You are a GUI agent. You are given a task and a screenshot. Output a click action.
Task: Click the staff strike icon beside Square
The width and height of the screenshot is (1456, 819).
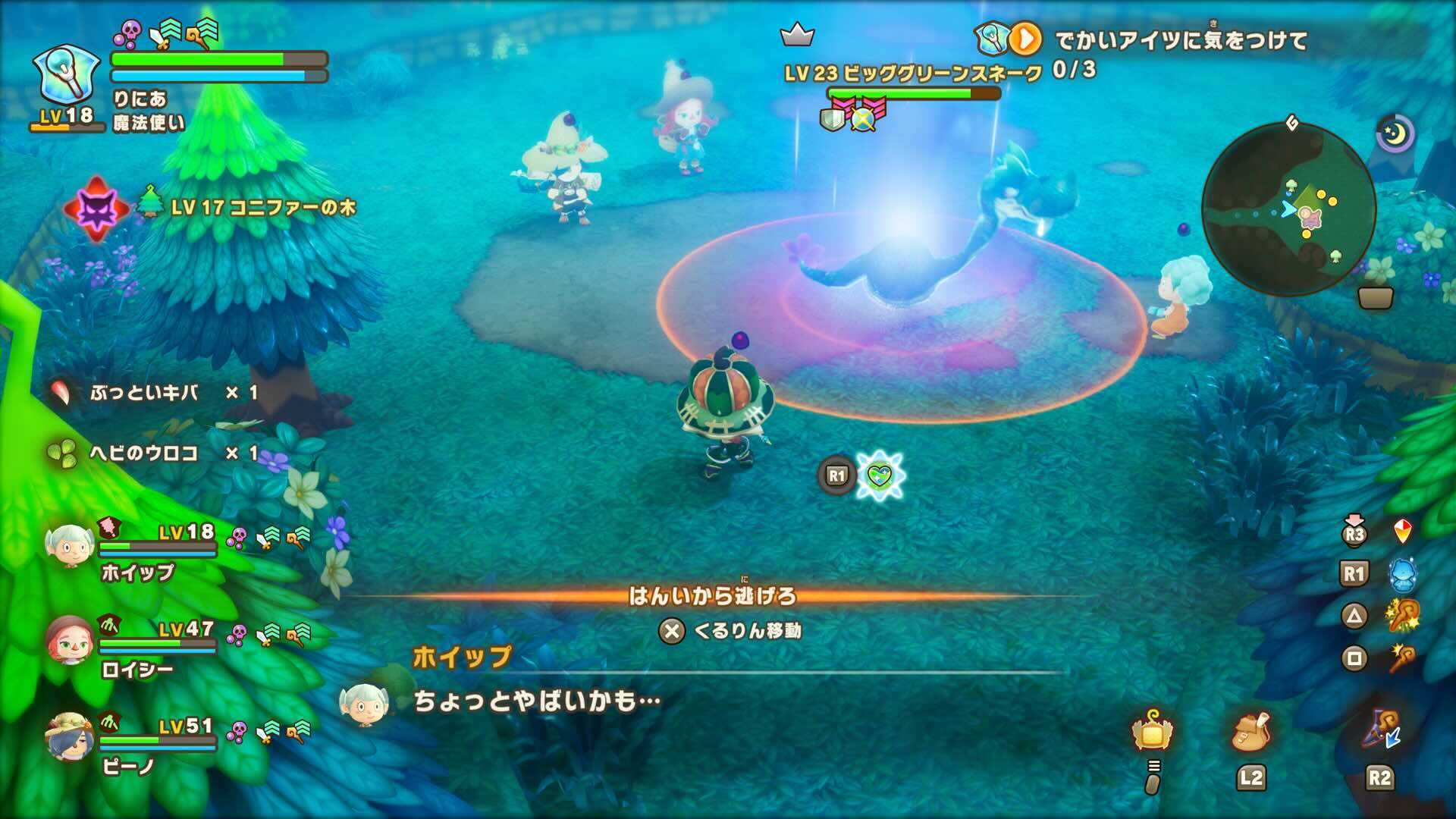point(1402,660)
